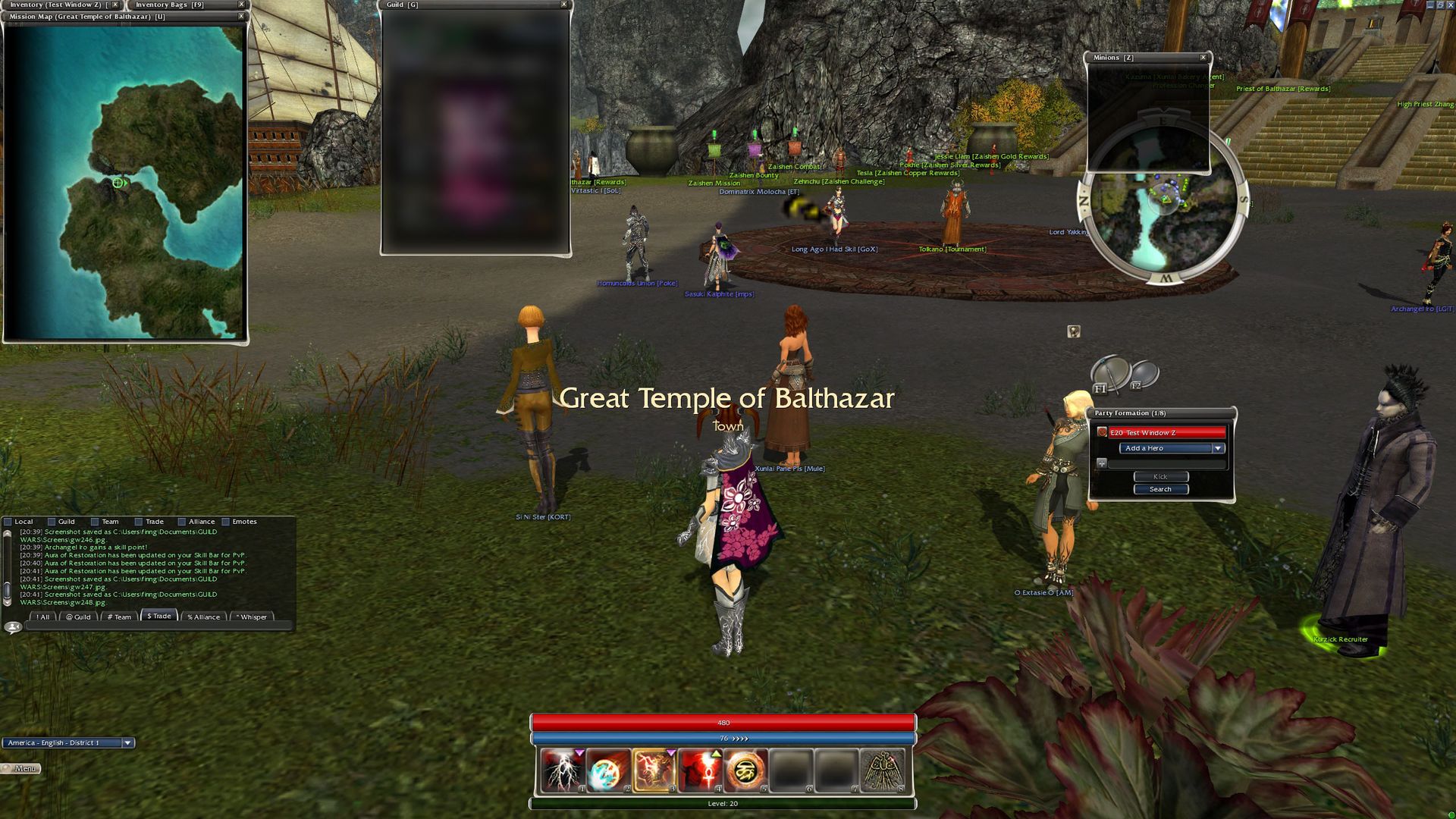
Task: Close the Minions window
Action: coord(1203,58)
